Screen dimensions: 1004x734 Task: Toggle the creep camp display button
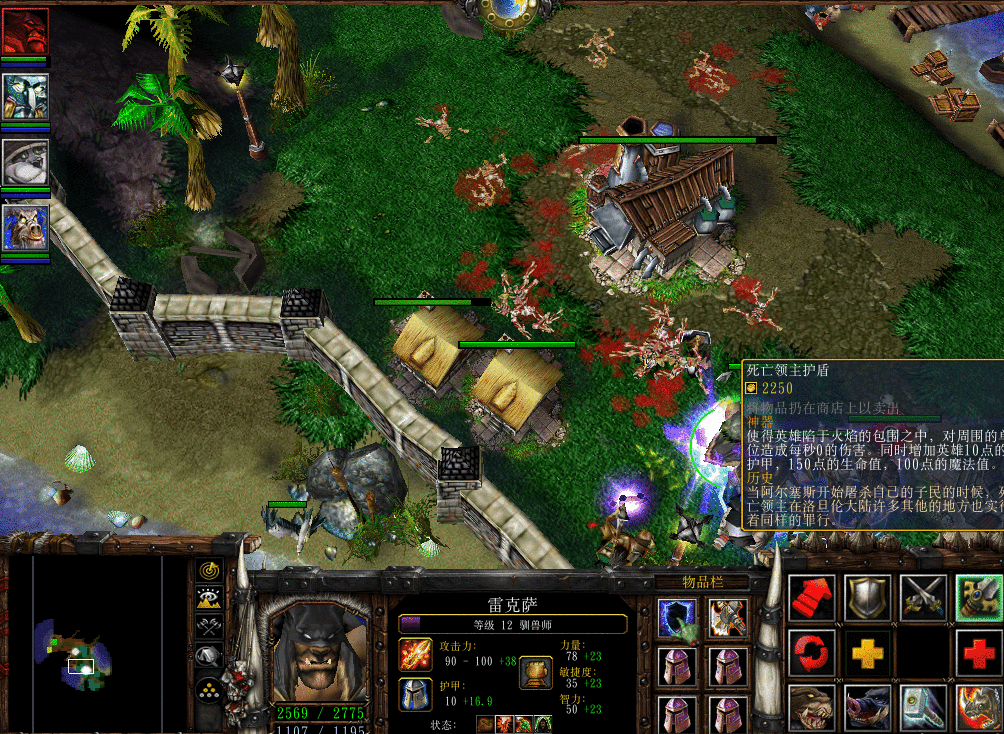coord(209,656)
